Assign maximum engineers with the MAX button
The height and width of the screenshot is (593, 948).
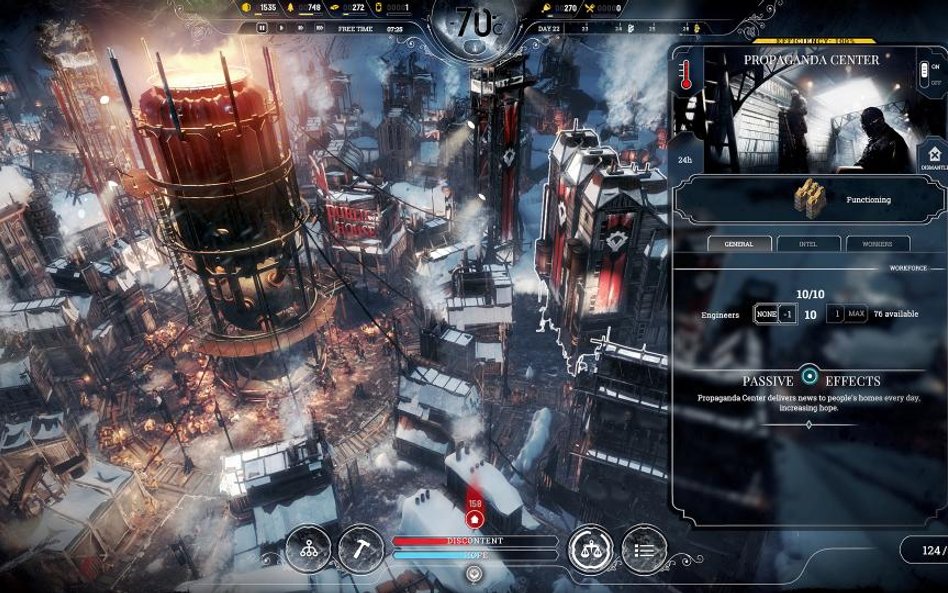(x=856, y=314)
